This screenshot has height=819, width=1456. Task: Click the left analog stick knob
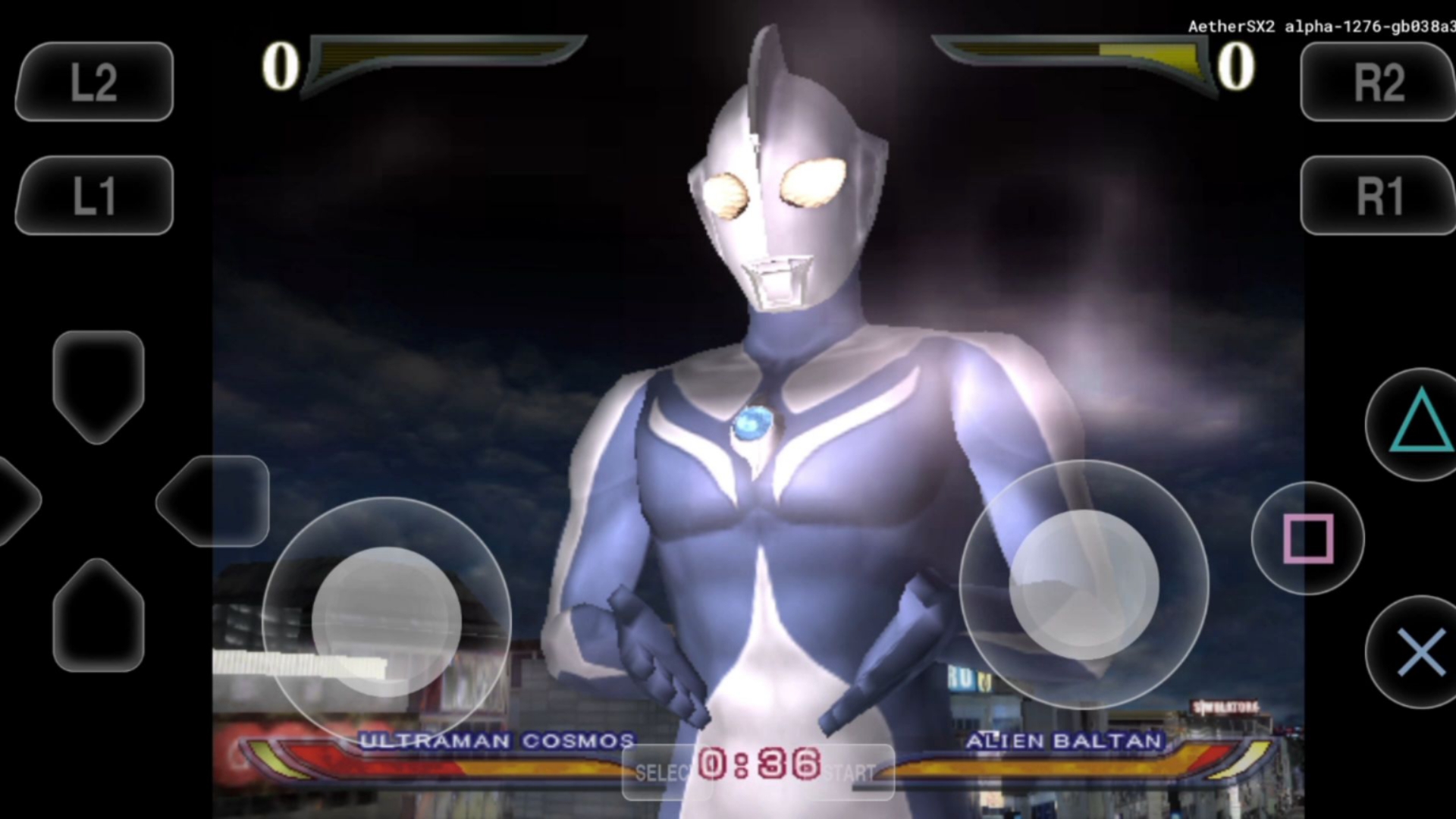click(387, 622)
